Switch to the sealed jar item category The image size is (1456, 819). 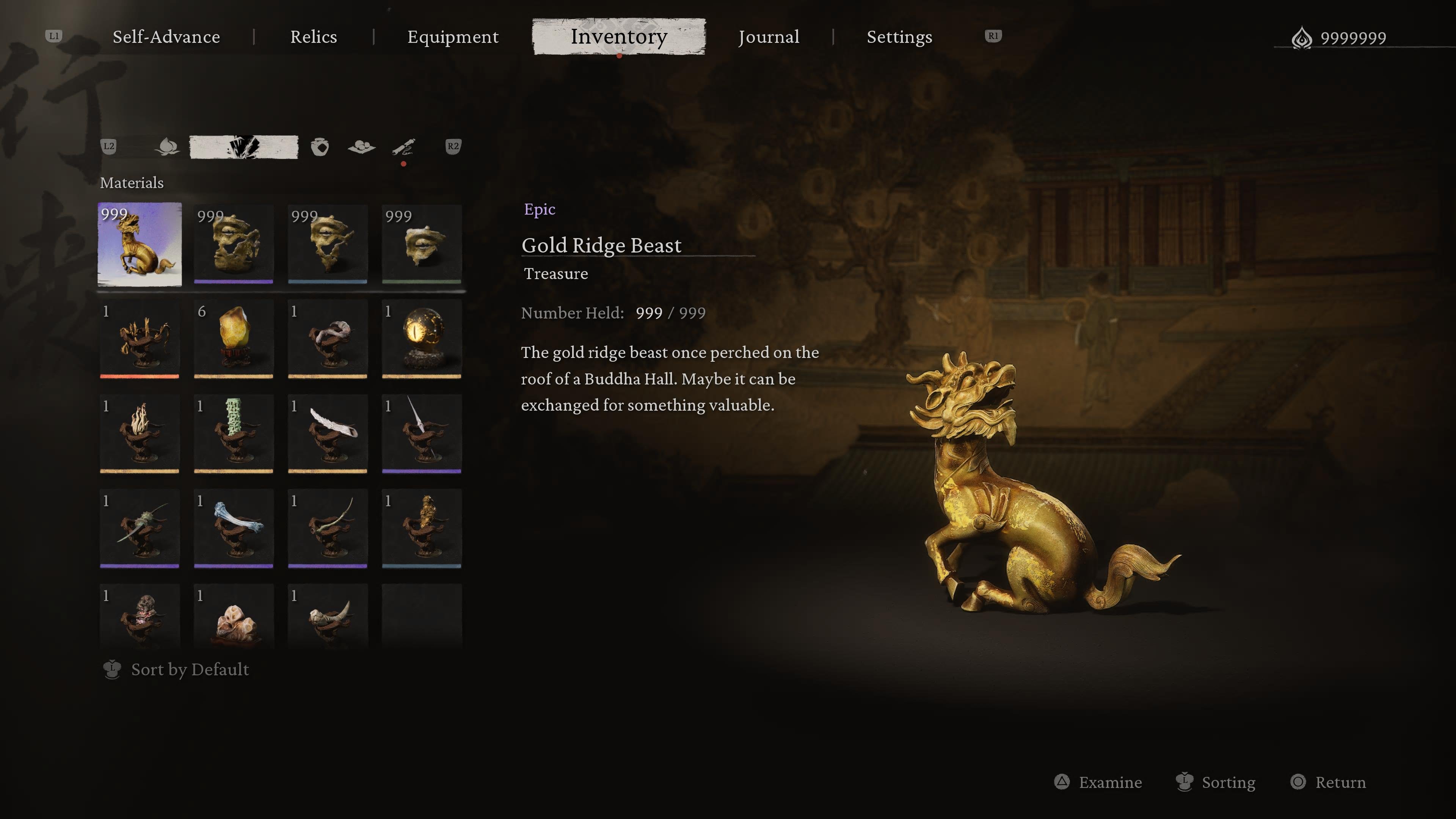320,147
